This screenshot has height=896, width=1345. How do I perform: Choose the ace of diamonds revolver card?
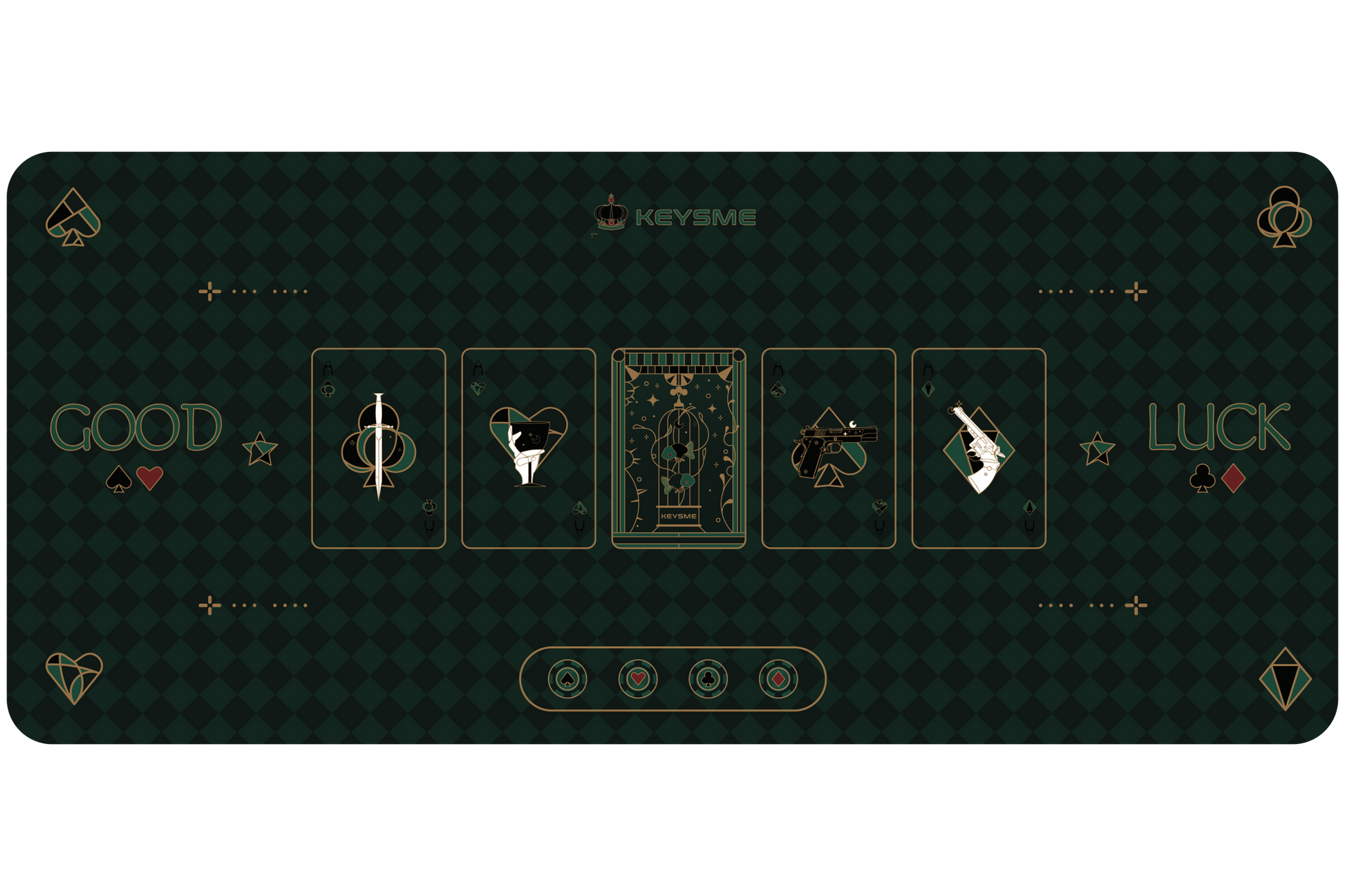click(978, 448)
